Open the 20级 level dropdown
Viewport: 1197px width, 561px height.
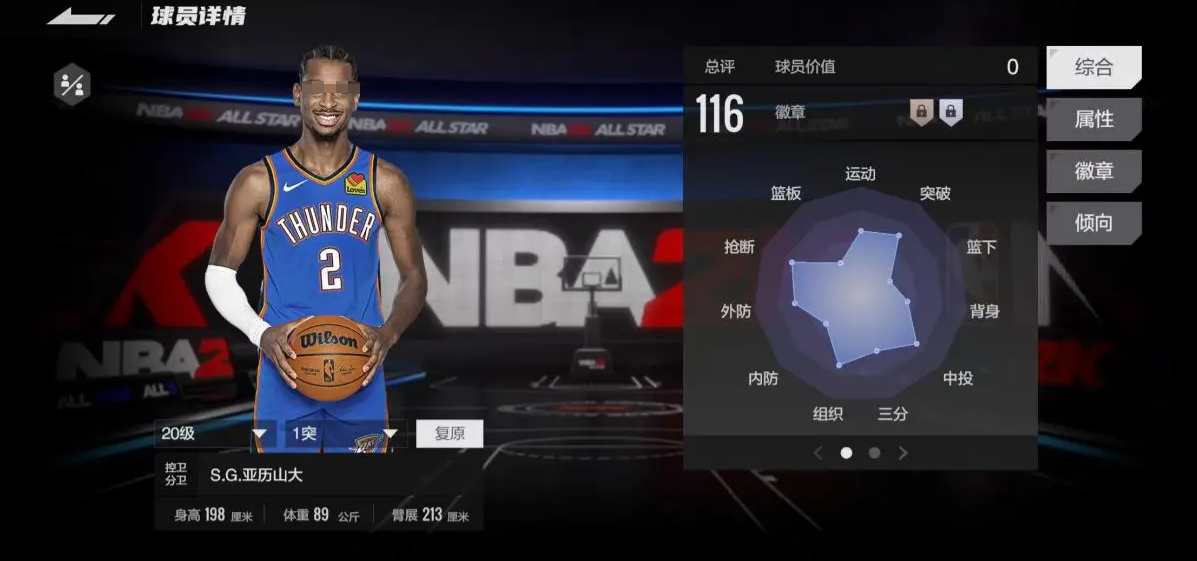216,434
